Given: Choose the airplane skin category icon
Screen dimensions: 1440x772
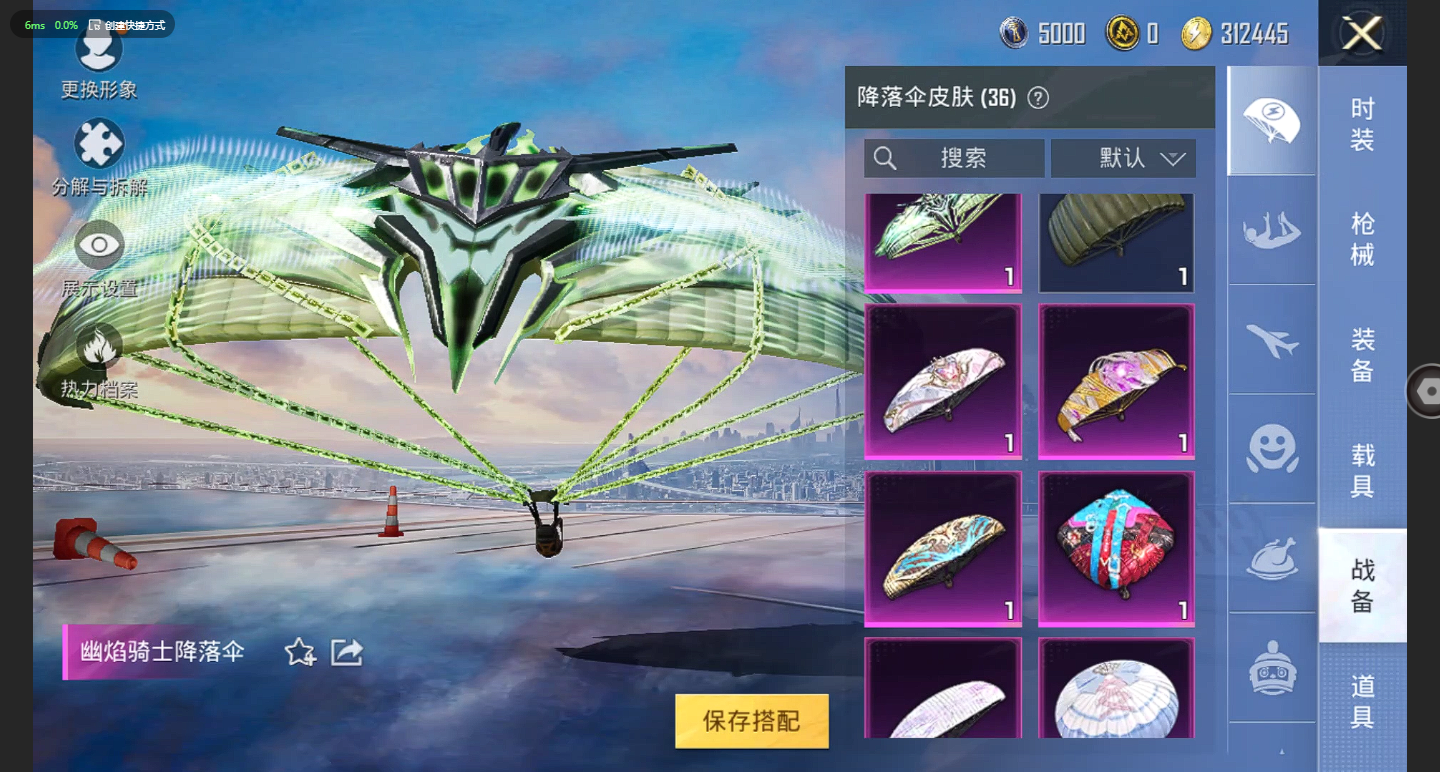Looking at the screenshot, I should [1272, 340].
